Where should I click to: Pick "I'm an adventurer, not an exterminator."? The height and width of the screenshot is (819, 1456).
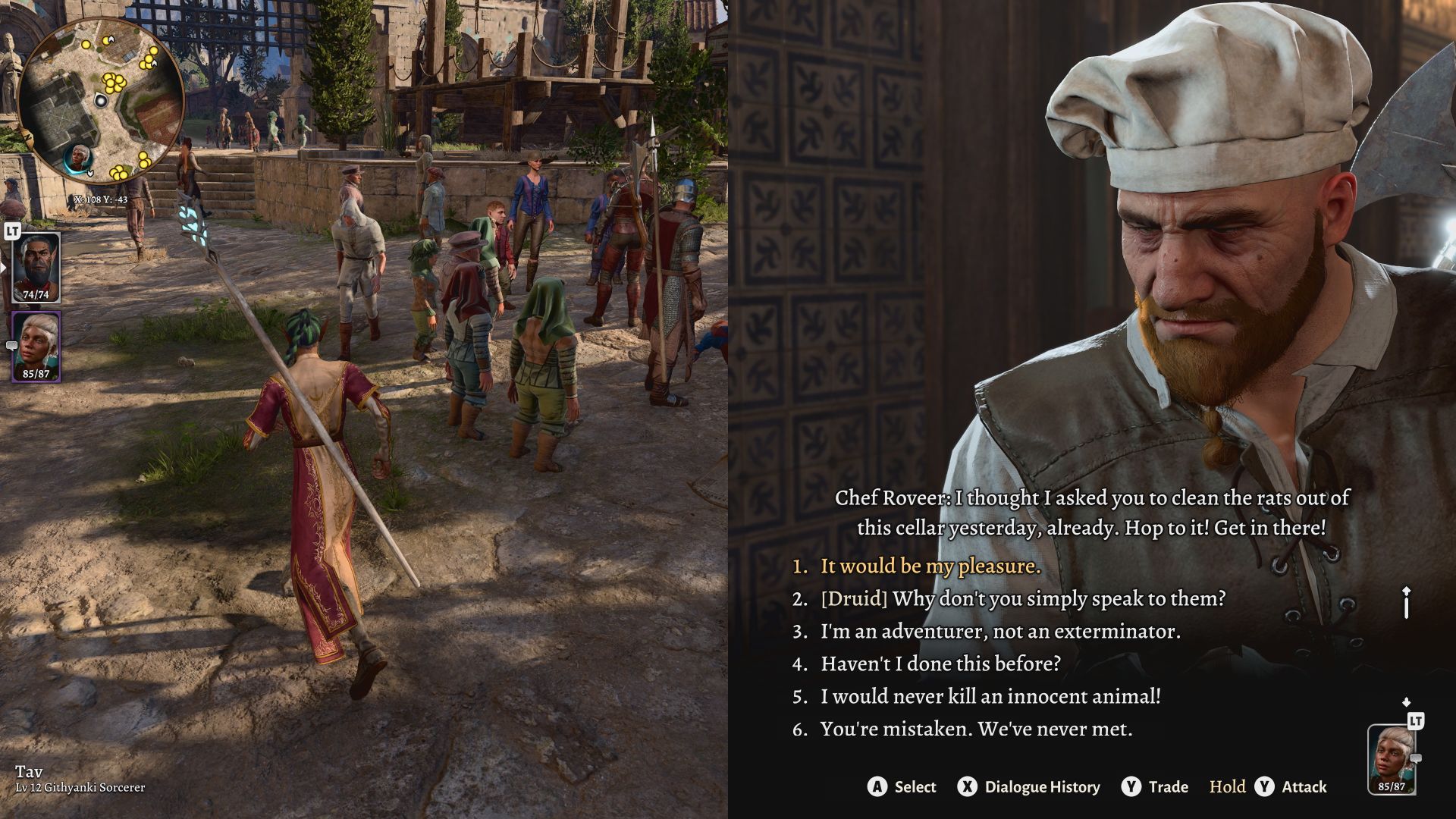click(1000, 632)
